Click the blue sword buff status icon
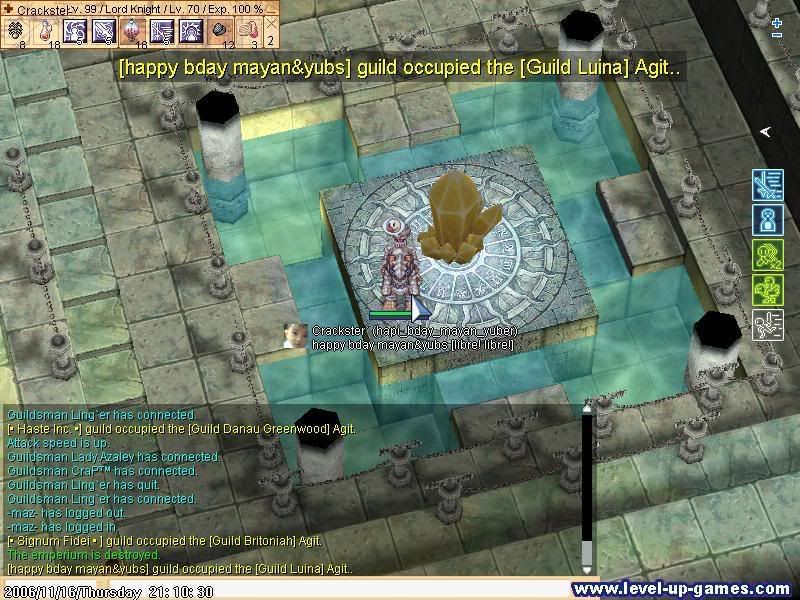 (767, 185)
